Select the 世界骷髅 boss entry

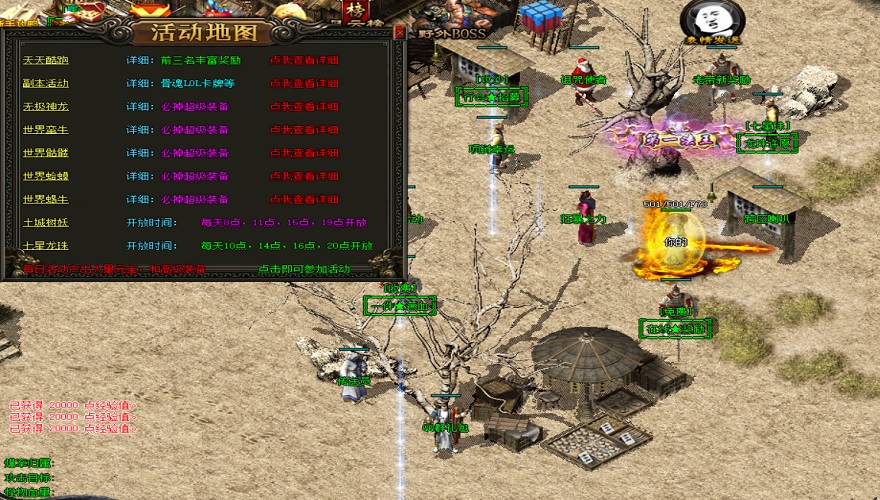tap(45, 152)
